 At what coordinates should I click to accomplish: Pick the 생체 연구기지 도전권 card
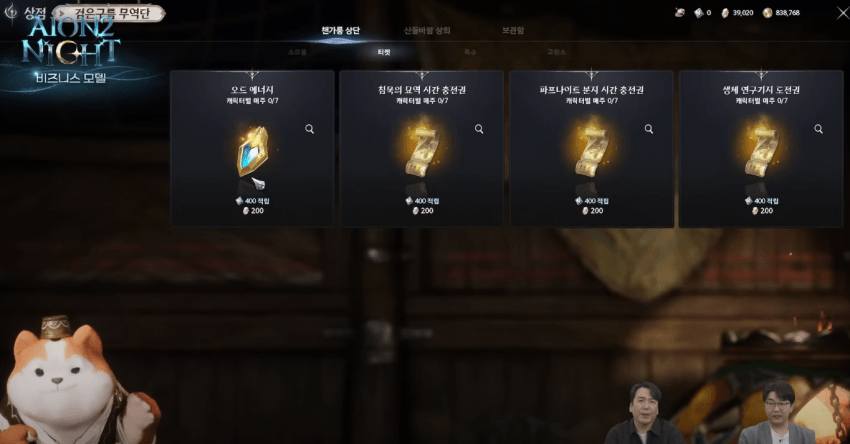click(x=761, y=149)
